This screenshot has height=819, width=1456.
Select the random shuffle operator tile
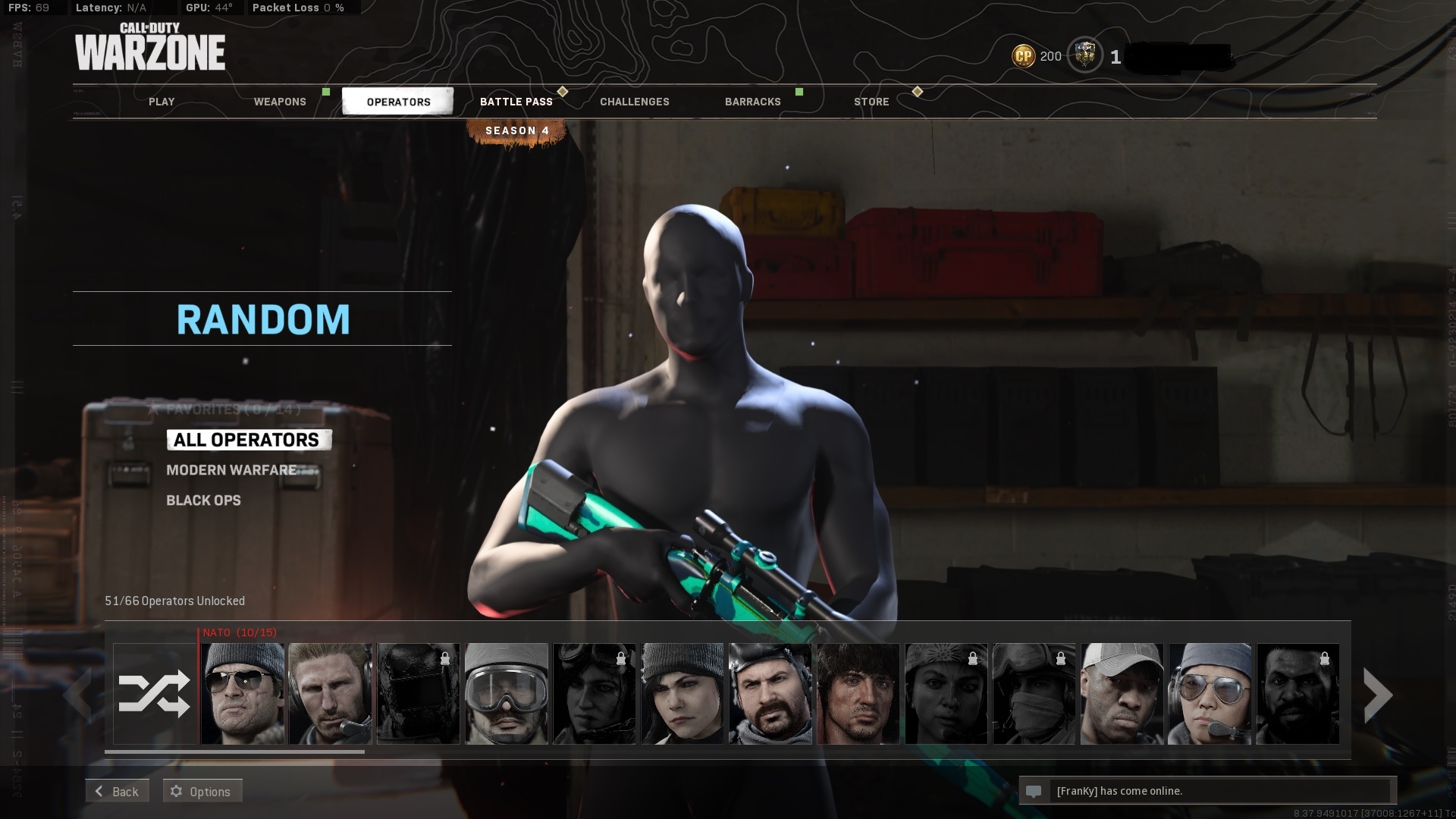pyautogui.click(x=155, y=694)
